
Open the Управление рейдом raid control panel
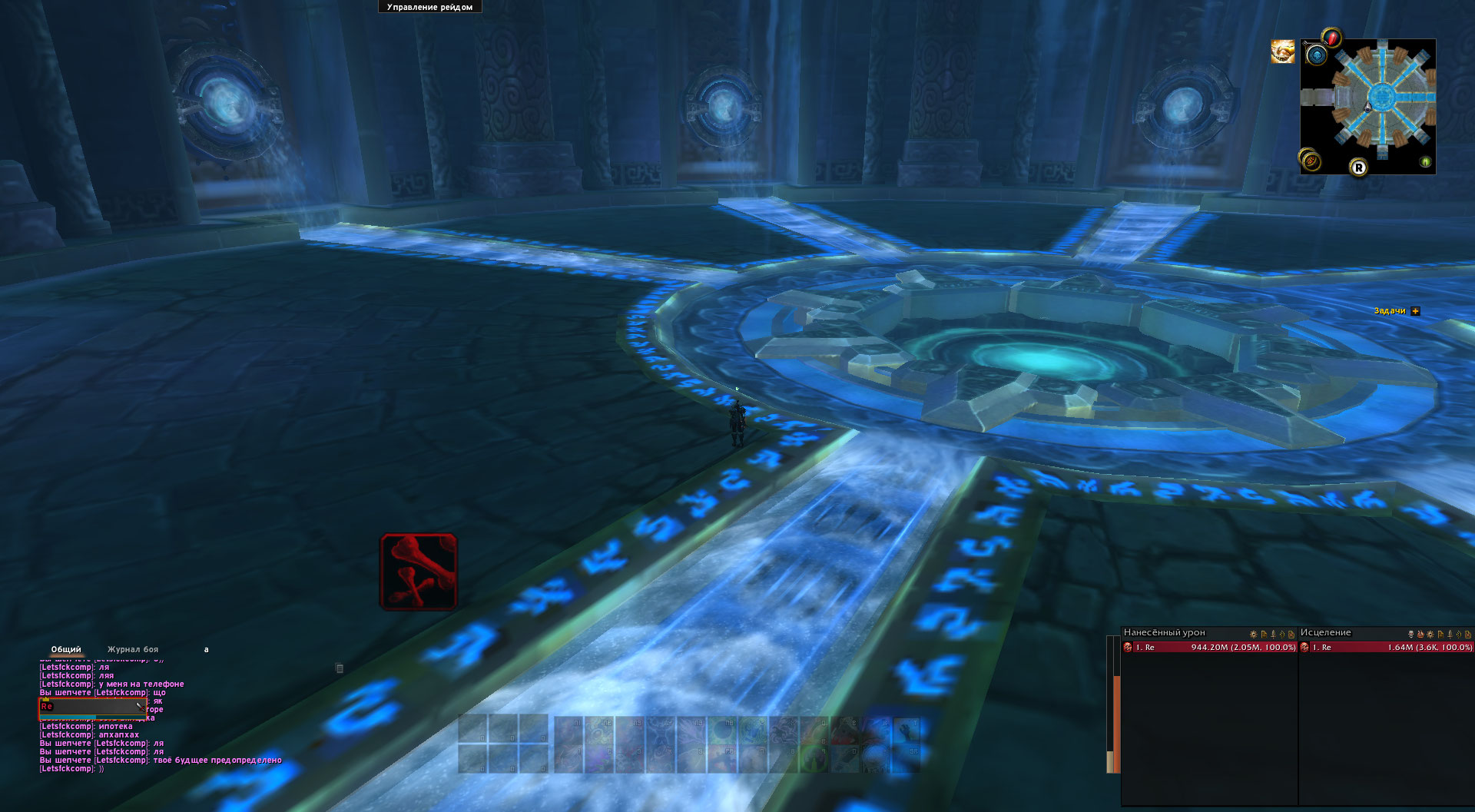(429, 7)
